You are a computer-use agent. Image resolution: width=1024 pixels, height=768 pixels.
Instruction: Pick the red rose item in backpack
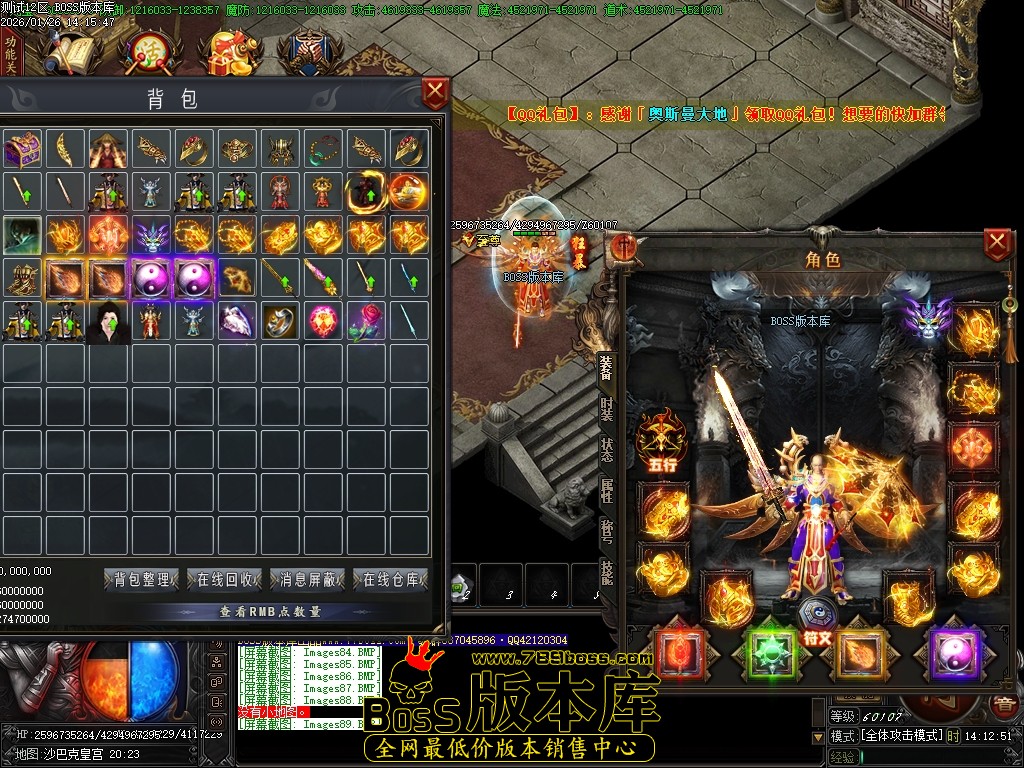(x=366, y=321)
